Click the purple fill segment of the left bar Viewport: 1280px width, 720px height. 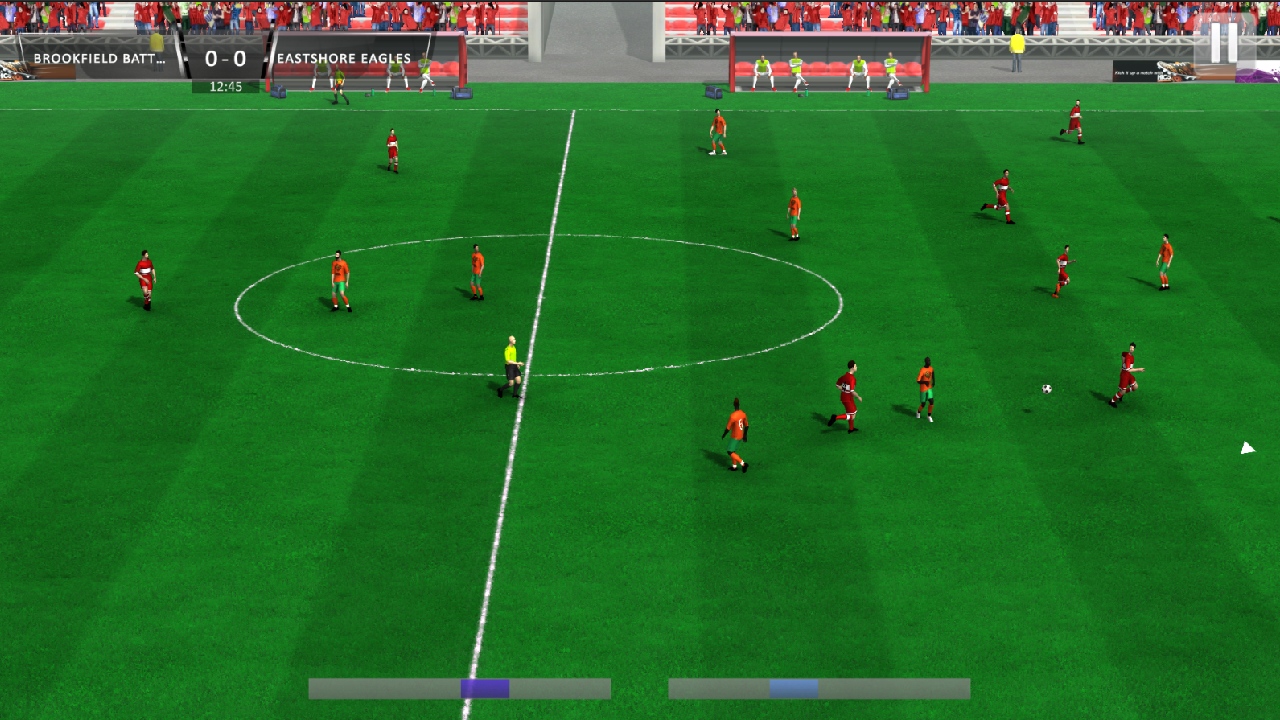(x=483, y=688)
